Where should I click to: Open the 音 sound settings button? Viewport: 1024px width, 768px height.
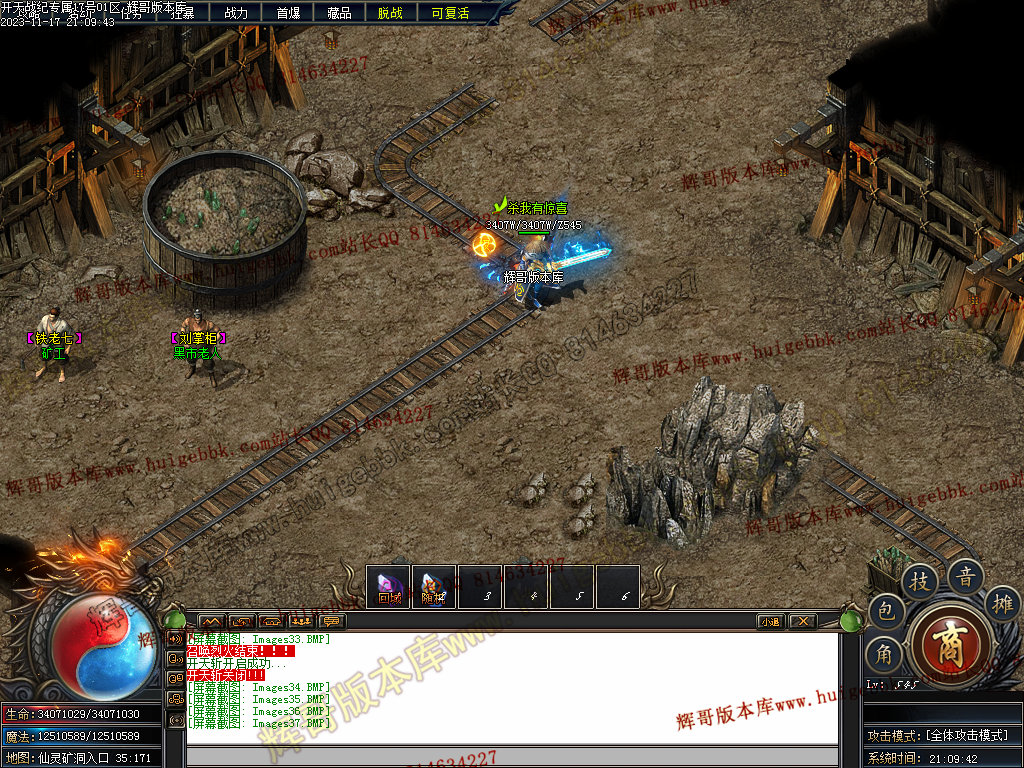point(966,576)
